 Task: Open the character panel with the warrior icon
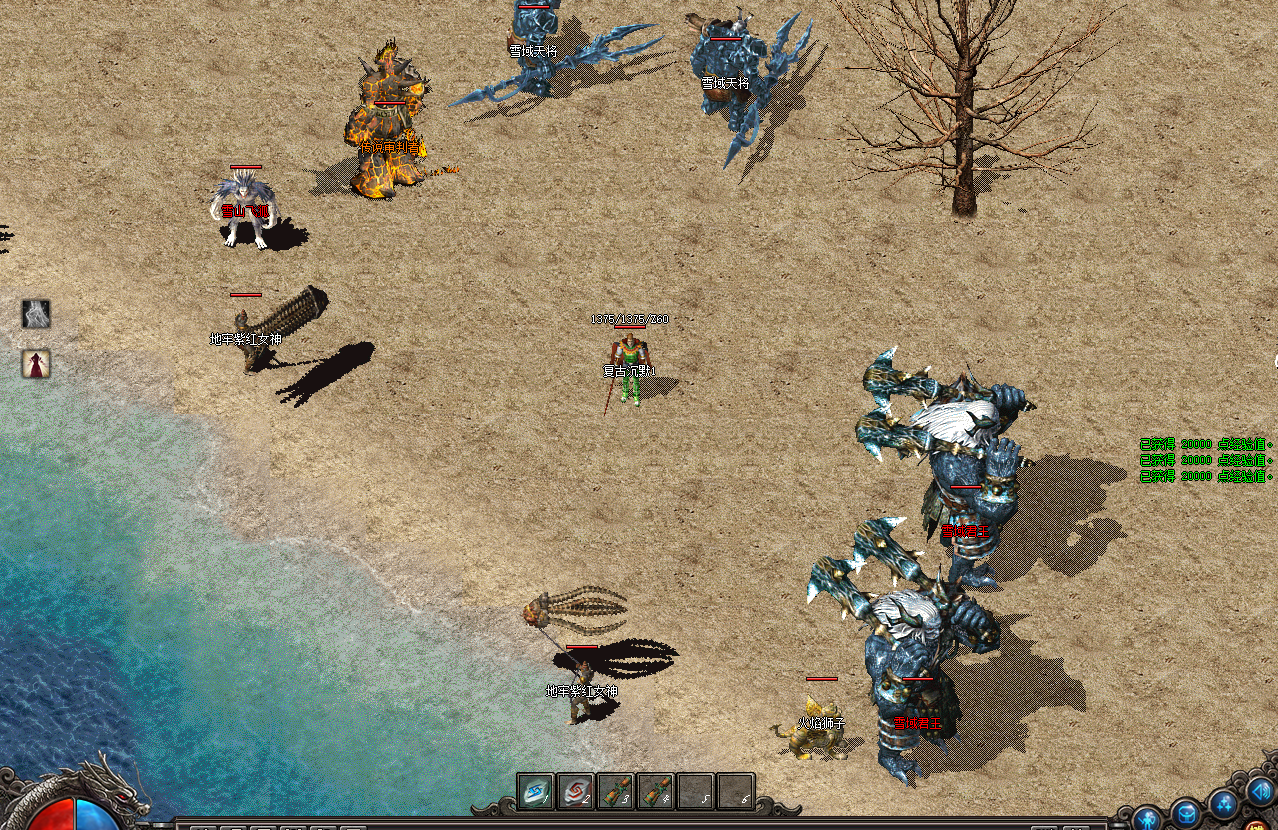pos(1147,817)
